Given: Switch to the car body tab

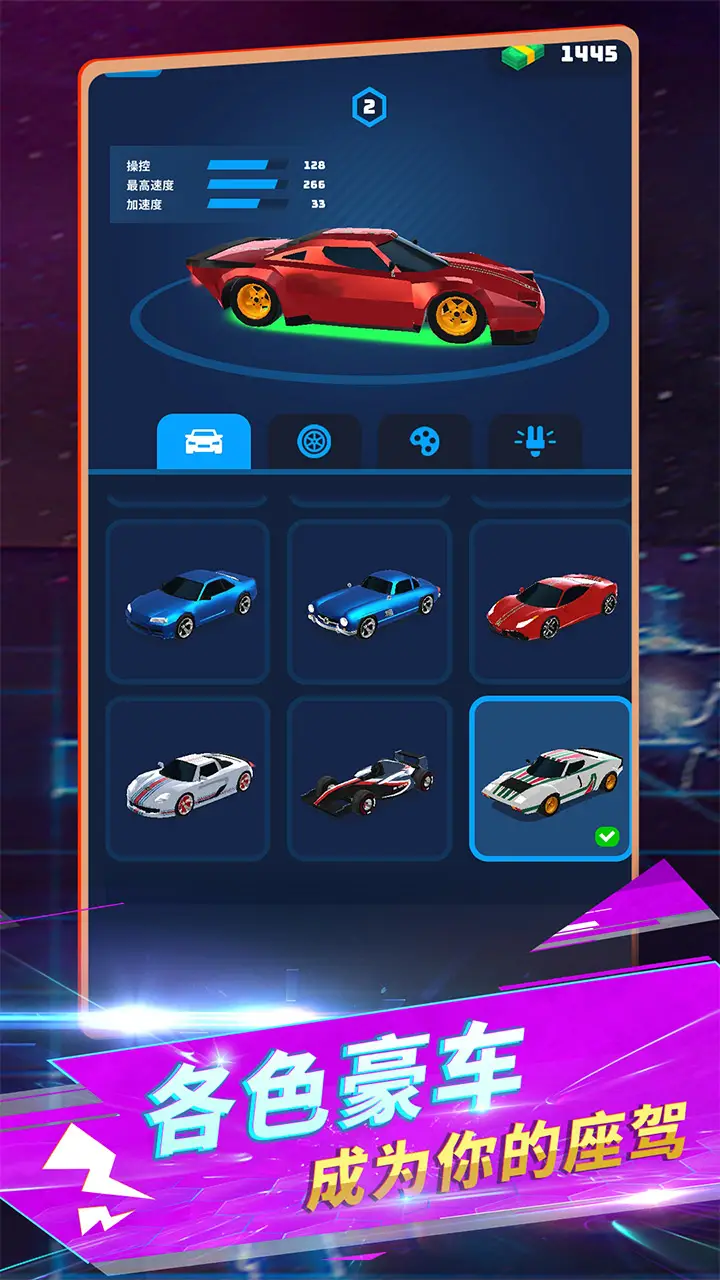Looking at the screenshot, I should (204, 441).
